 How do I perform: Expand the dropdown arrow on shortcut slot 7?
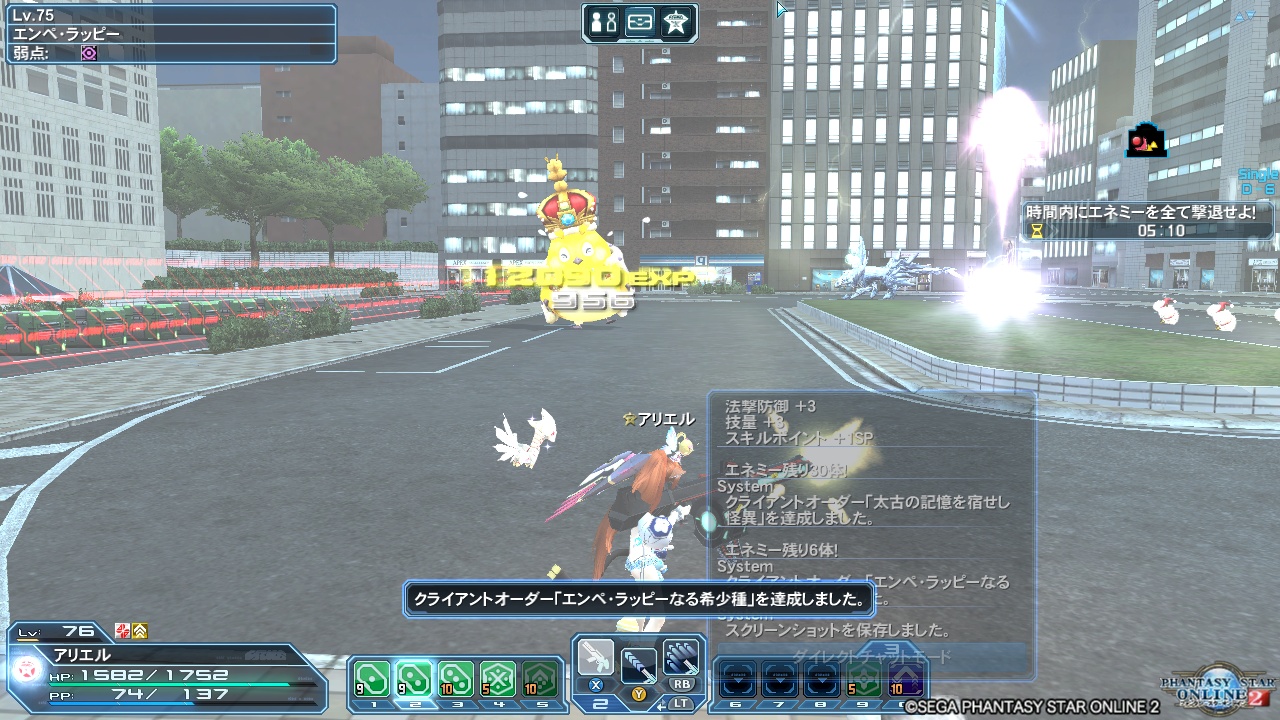pyautogui.click(x=782, y=678)
